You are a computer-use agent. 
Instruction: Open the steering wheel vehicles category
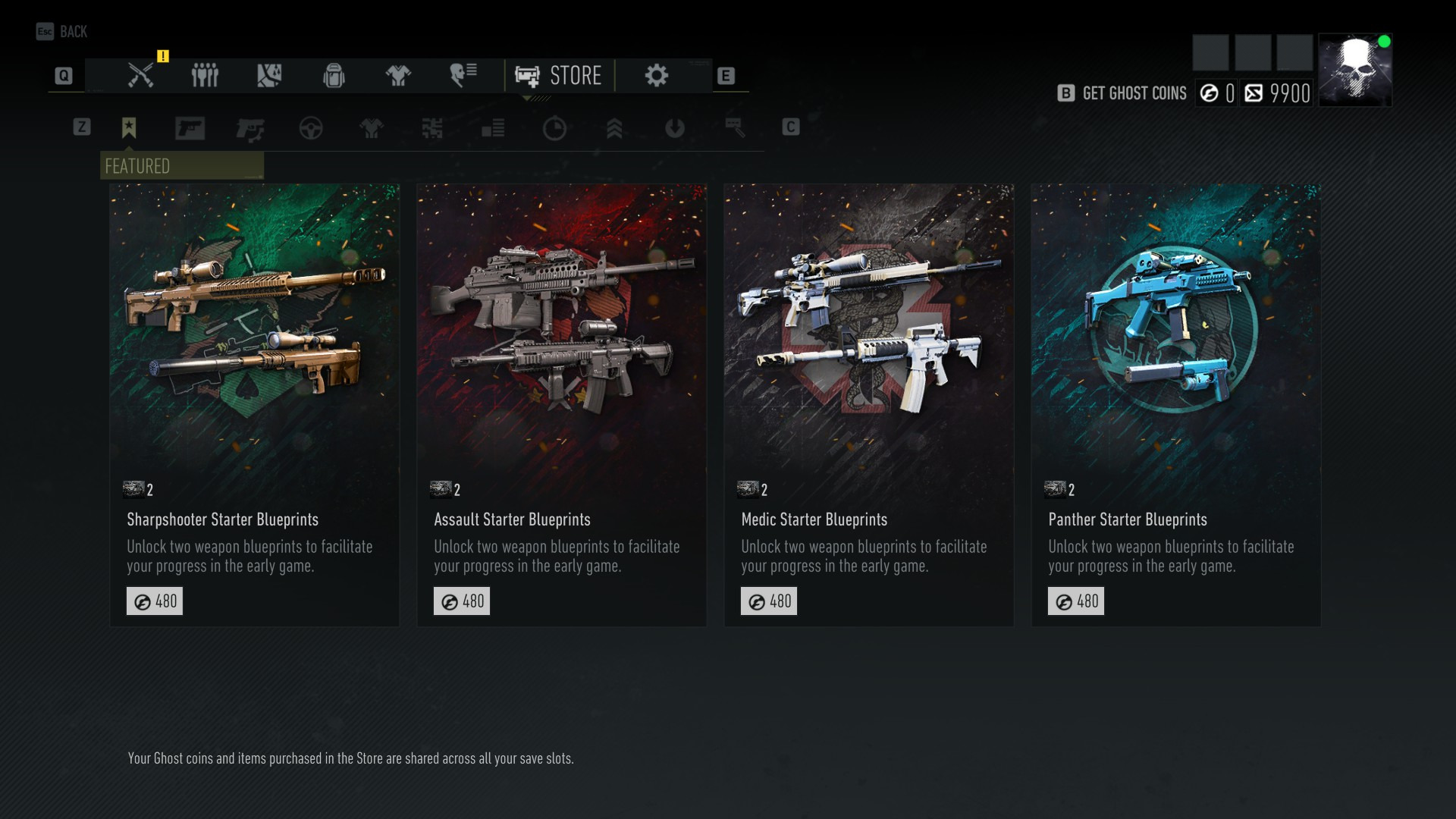coord(311,129)
